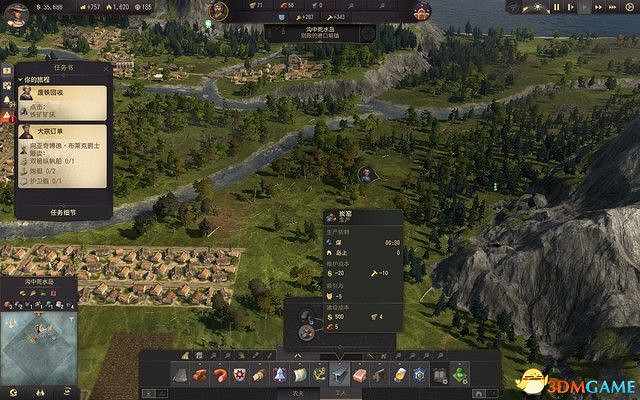This screenshot has width=640, height=400.
Task: Select the bulk order quest entry
Action: [62, 130]
